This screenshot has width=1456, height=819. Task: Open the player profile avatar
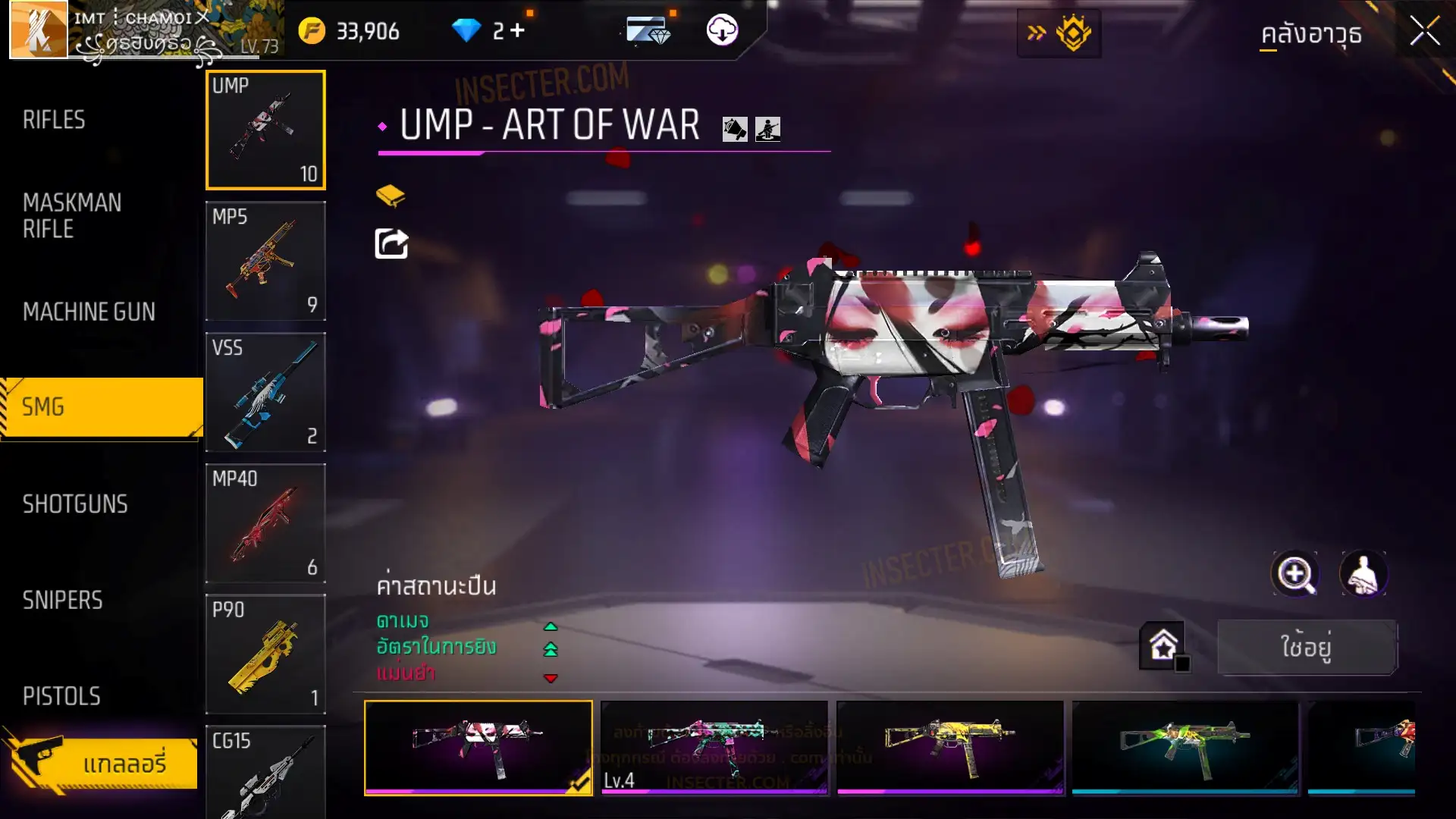[x=38, y=30]
